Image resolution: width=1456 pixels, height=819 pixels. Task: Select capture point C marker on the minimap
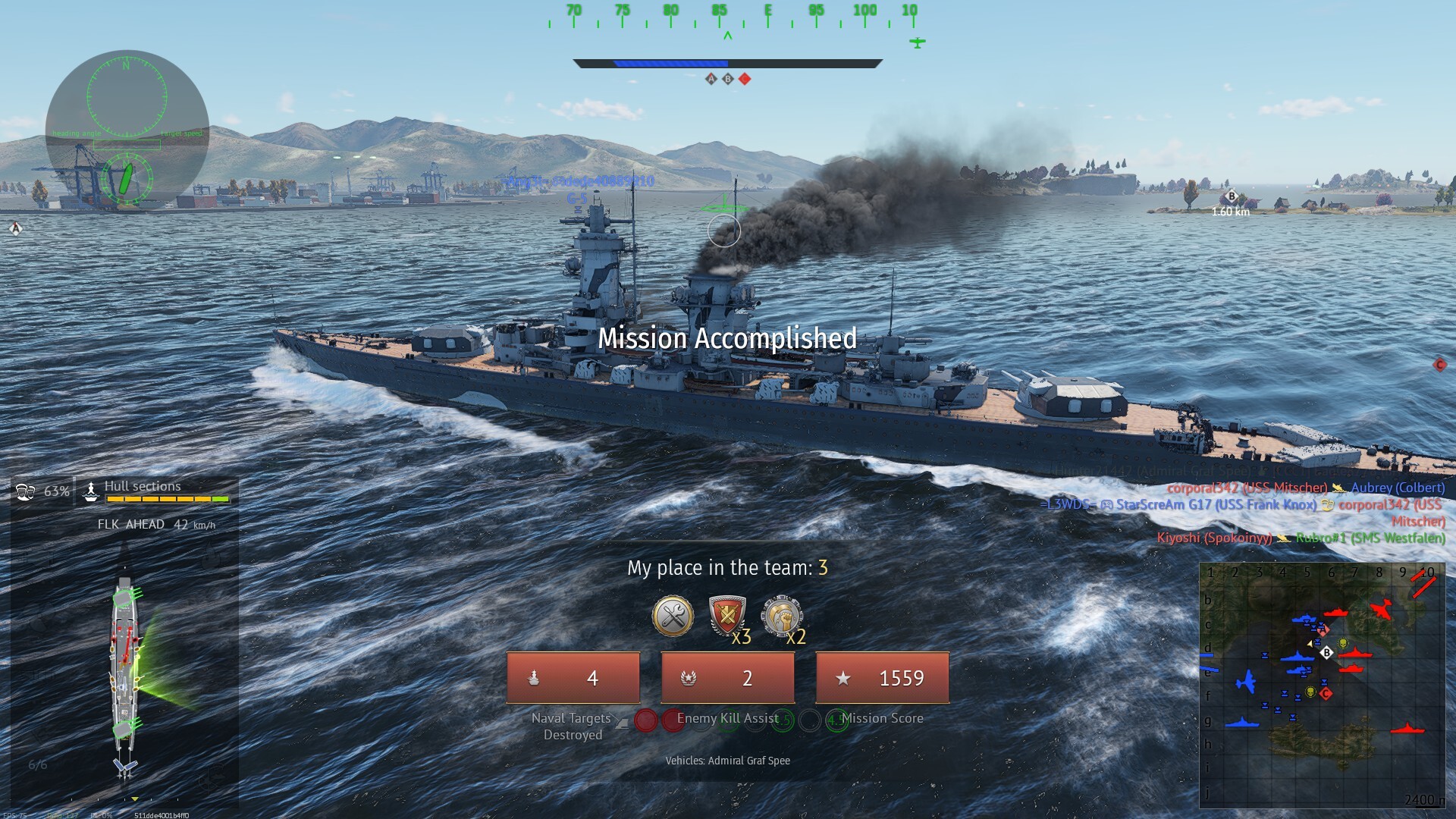1326,693
